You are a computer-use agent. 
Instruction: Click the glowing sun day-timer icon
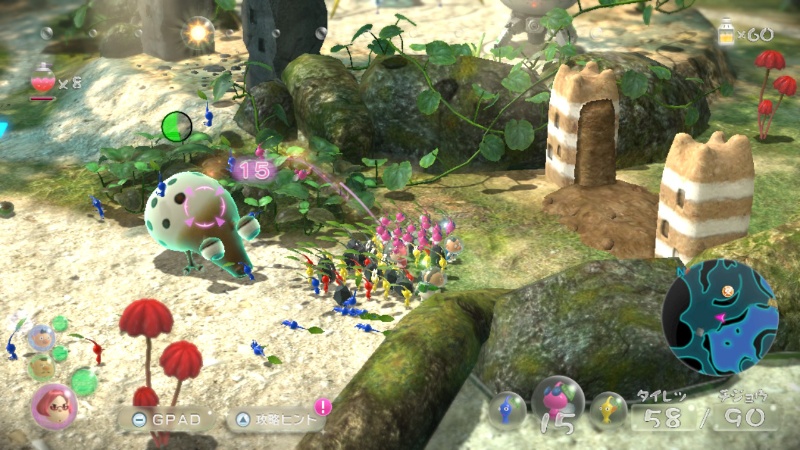[x=197, y=33]
